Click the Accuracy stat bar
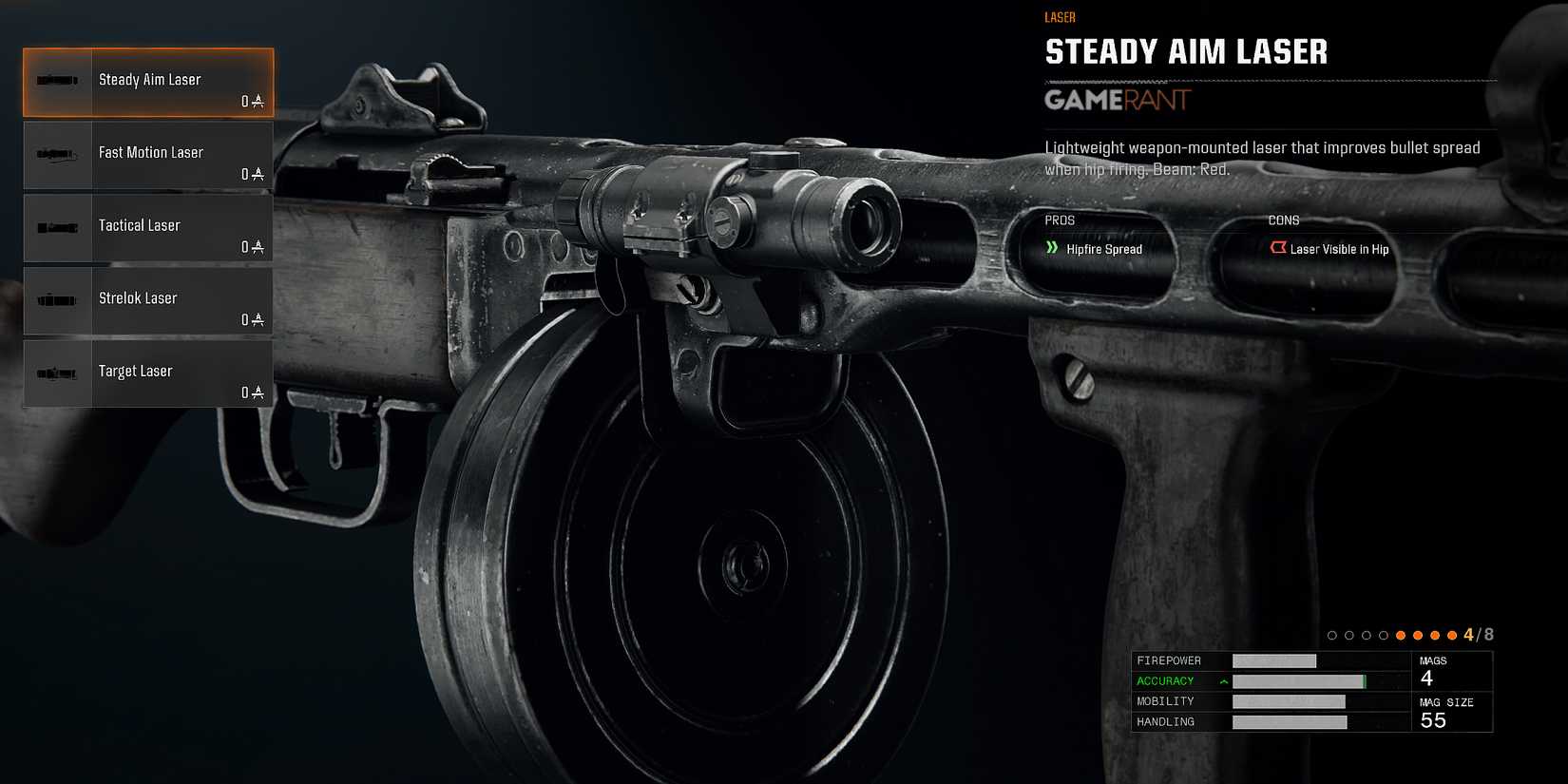The height and width of the screenshot is (784, 1568). point(1298,680)
